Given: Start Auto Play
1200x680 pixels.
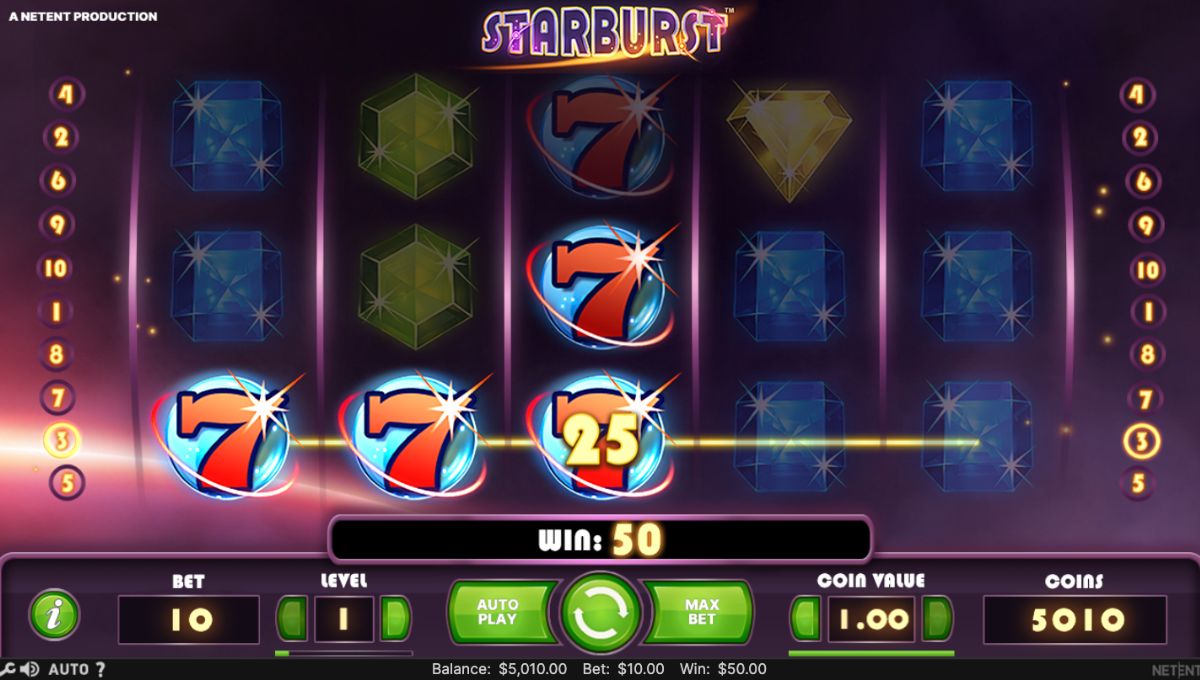Looking at the screenshot, I should click(x=498, y=612).
